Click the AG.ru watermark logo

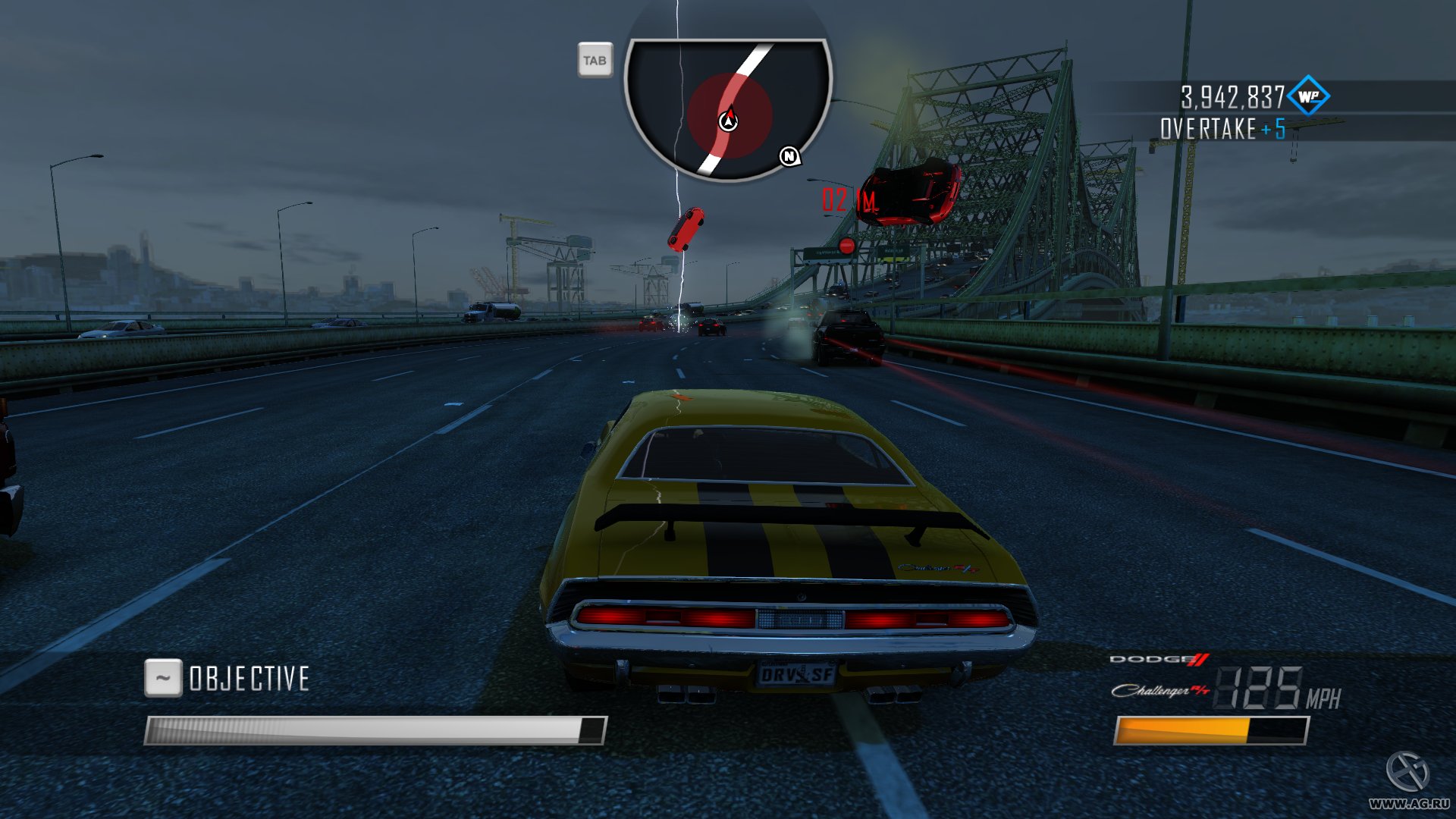[1408, 772]
